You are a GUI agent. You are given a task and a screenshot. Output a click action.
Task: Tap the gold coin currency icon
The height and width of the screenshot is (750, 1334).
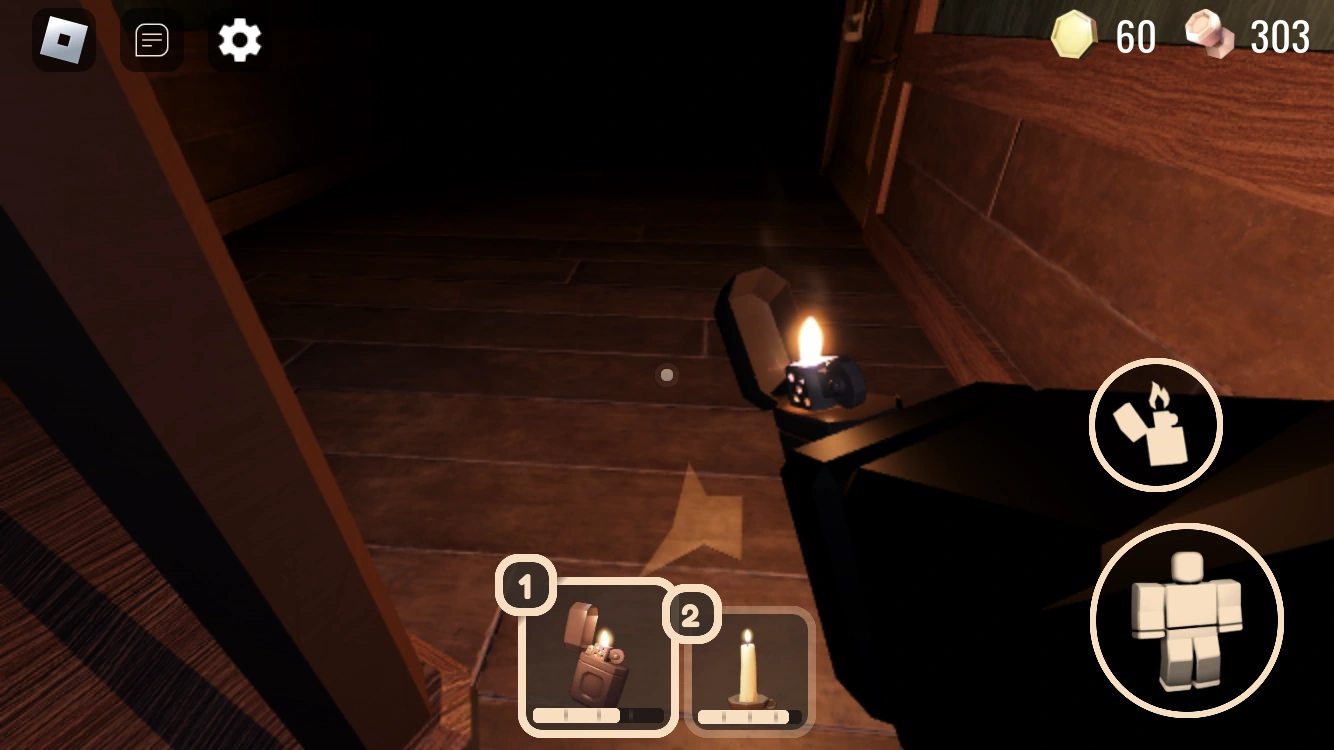pyautogui.click(x=1072, y=37)
